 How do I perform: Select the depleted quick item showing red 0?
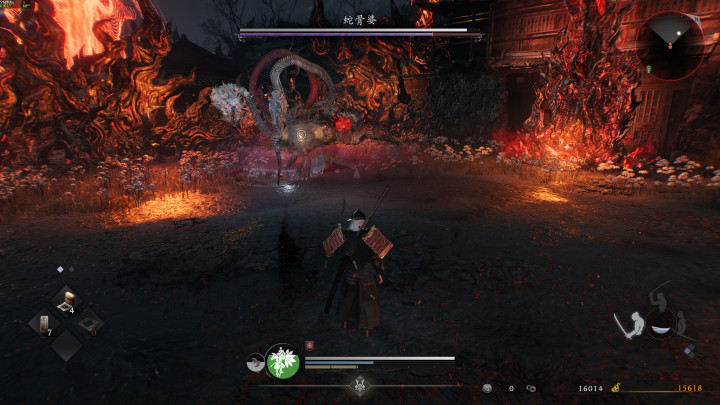coord(89,323)
